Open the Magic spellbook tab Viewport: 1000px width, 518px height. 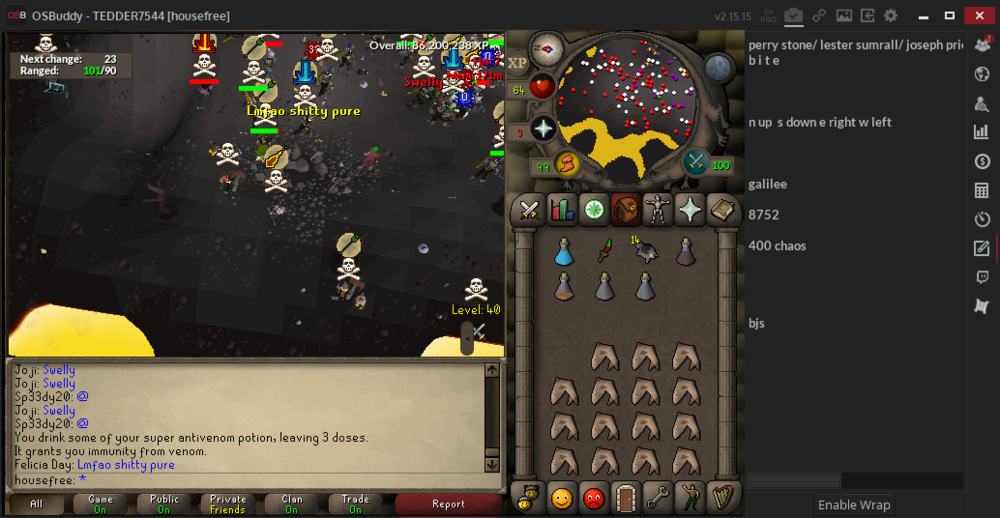[x=721, y=210]
